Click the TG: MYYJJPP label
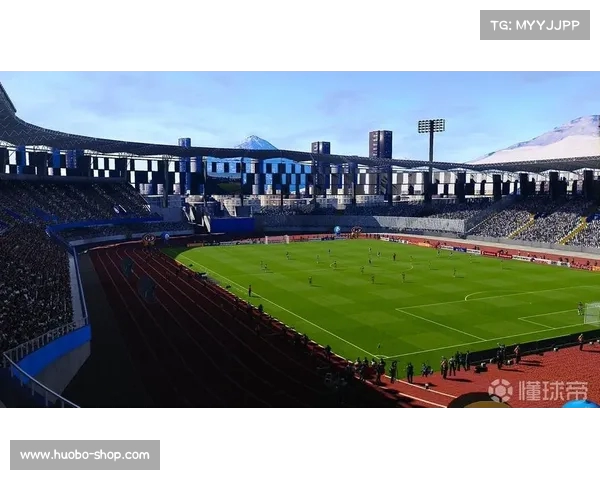This screenshot has height=480, width=600. click(x=535, y=25)
